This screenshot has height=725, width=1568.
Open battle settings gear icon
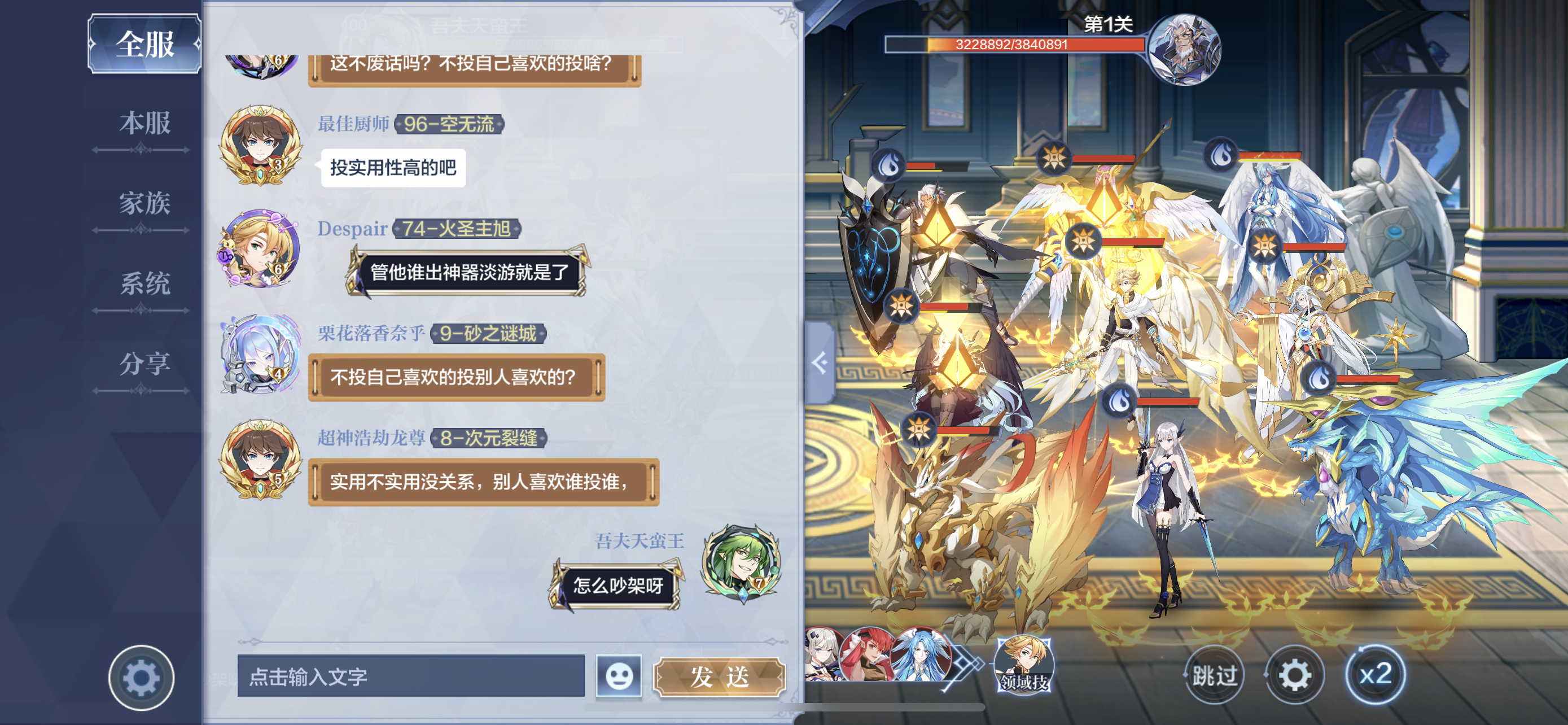coord(1295,675)
